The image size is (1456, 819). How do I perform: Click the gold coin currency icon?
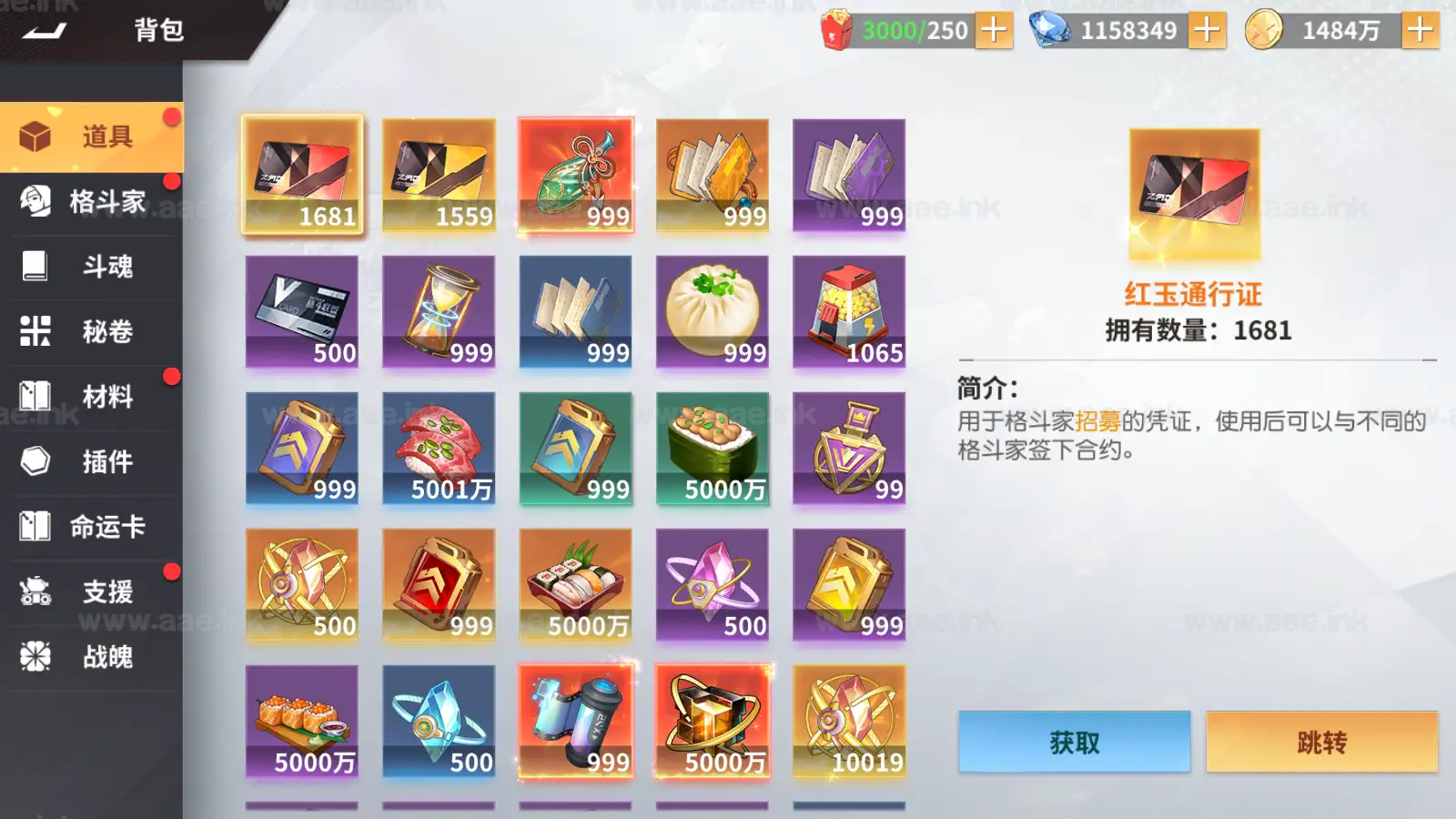coord(1265,29)
